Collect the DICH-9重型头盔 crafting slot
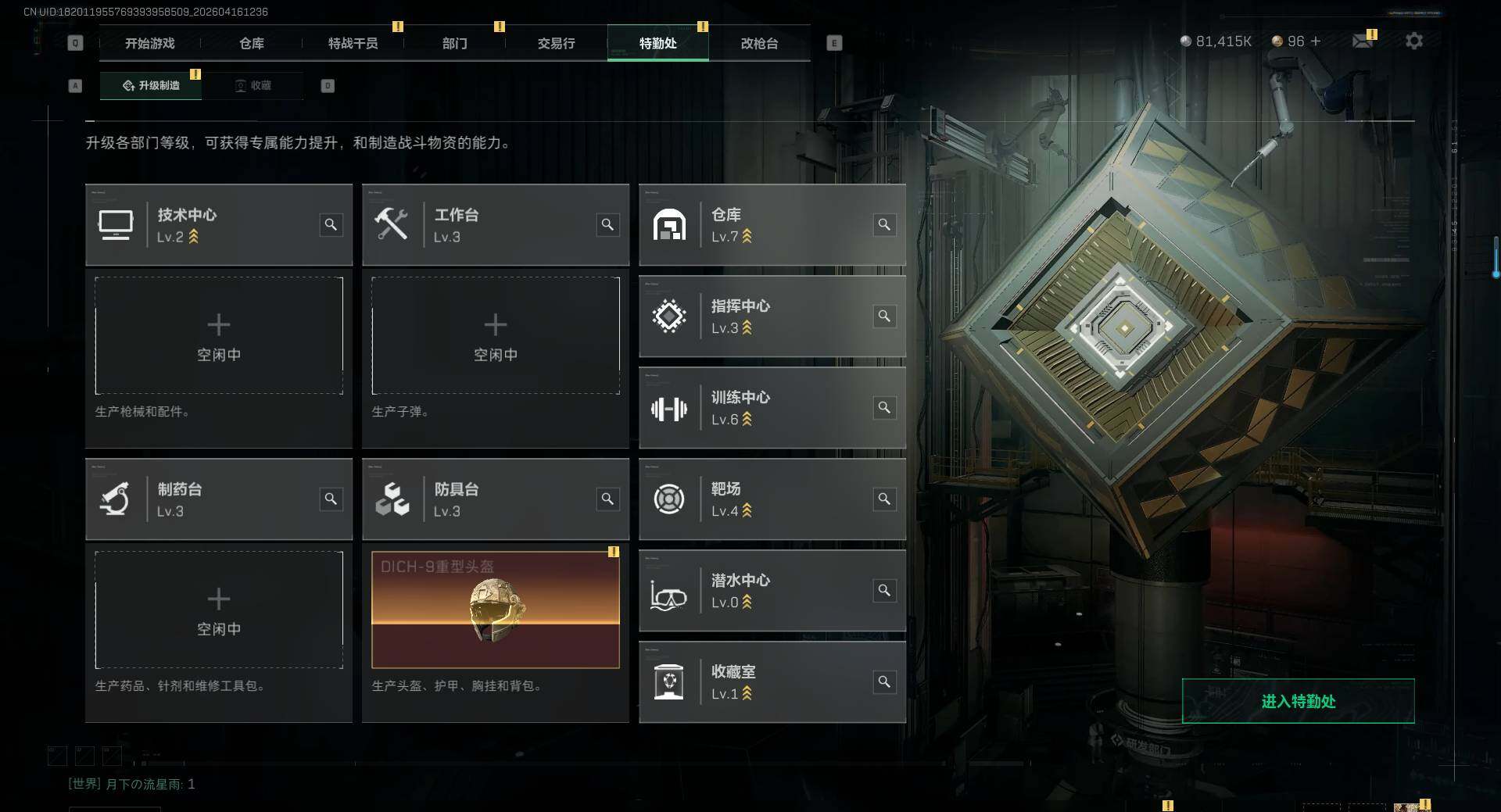Image resolution: width=1501 pixels, height=812 pixels. coord(495,610)
